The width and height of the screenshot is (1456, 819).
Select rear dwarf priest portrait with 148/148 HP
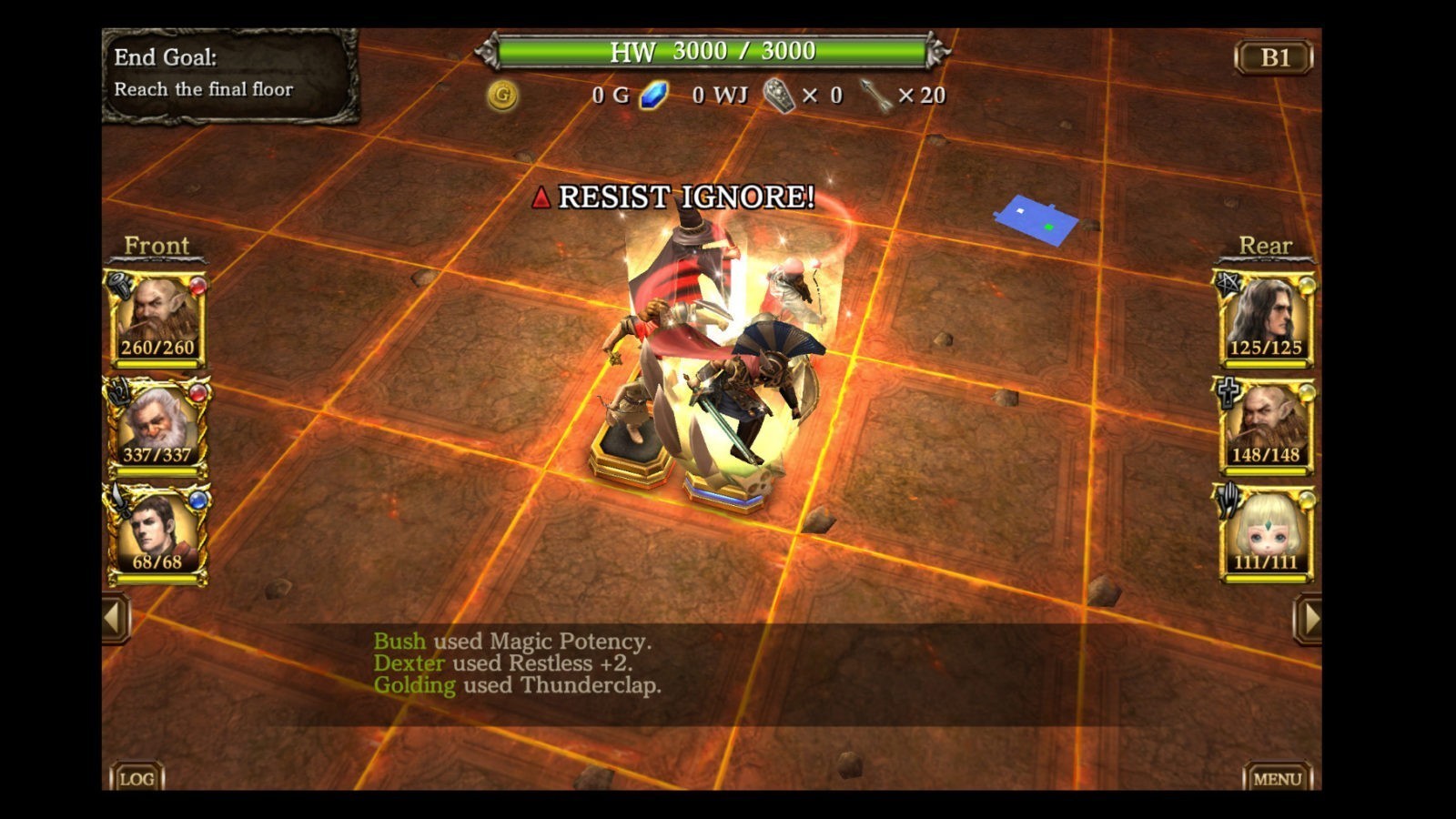(1265, 426)
